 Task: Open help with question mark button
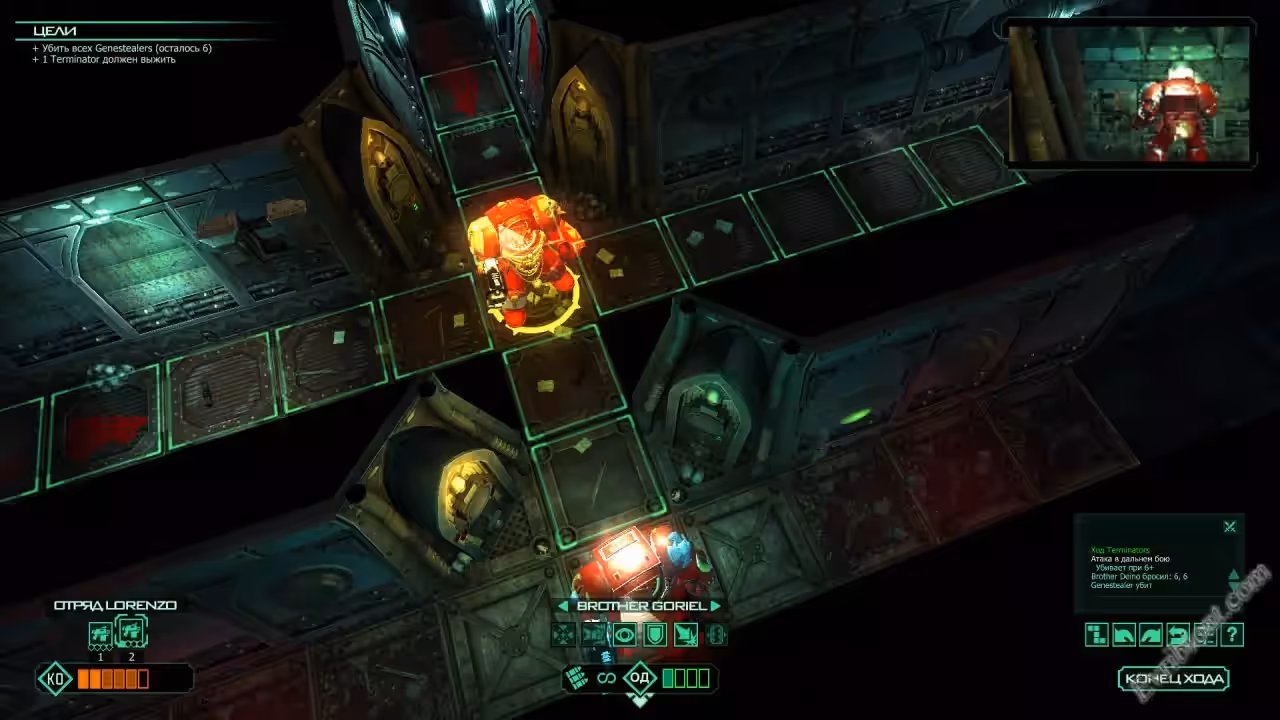(1232, 634)
